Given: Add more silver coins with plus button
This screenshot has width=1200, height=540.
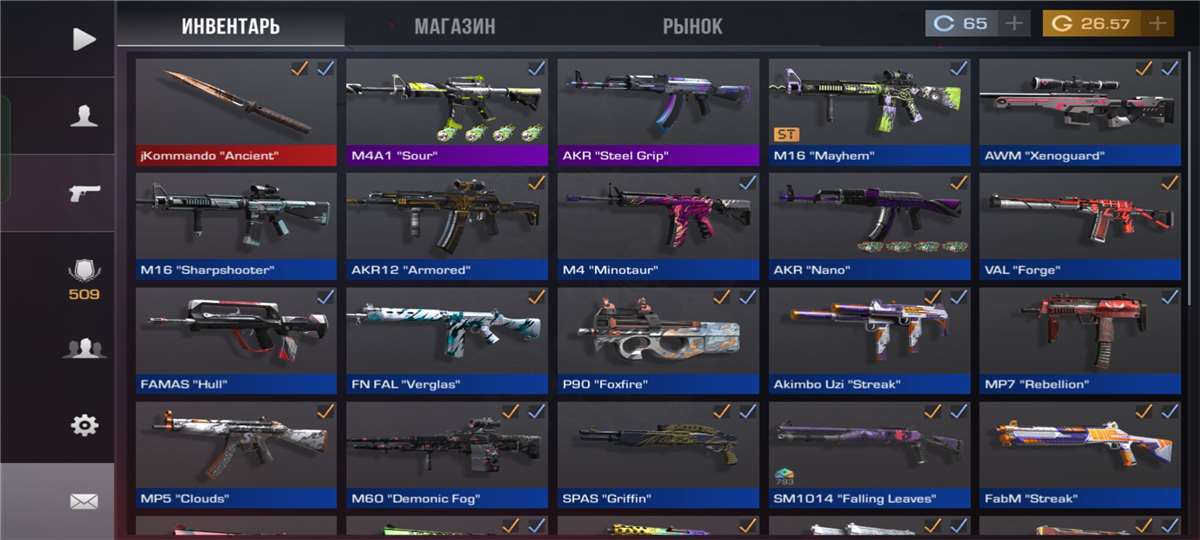Looking at the screenshot, I should 1014,23.
